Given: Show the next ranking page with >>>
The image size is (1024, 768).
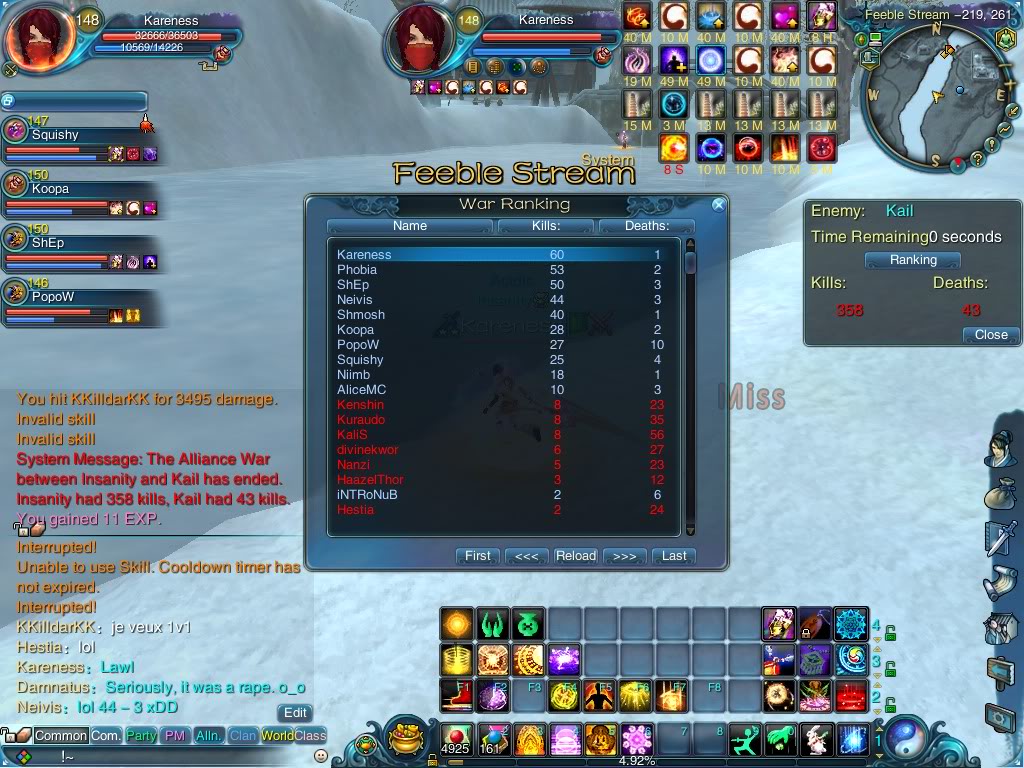Looking at the screenshot, I should click(x=624, y=556).
